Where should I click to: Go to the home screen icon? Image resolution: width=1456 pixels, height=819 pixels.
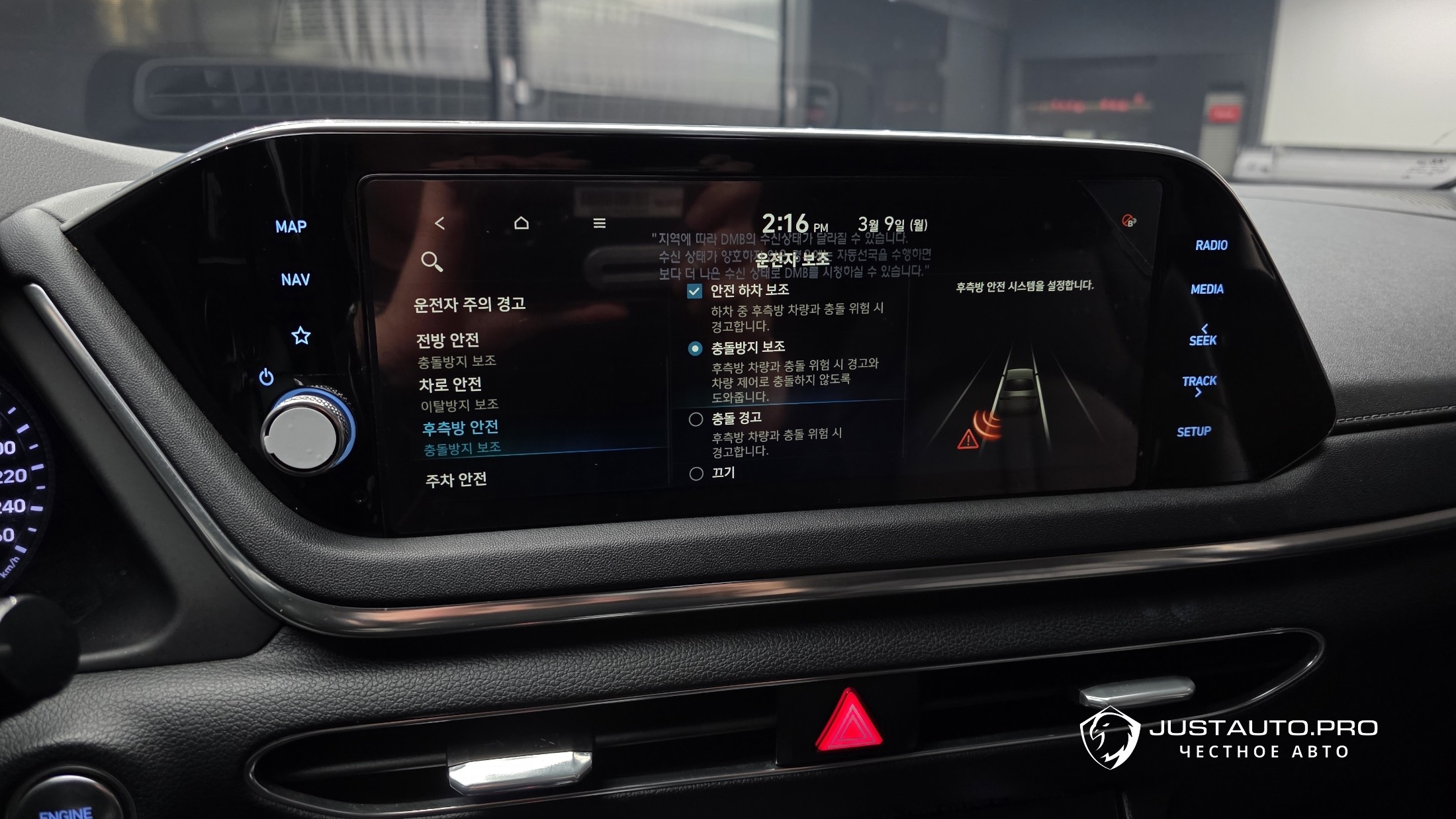(522, 223)
